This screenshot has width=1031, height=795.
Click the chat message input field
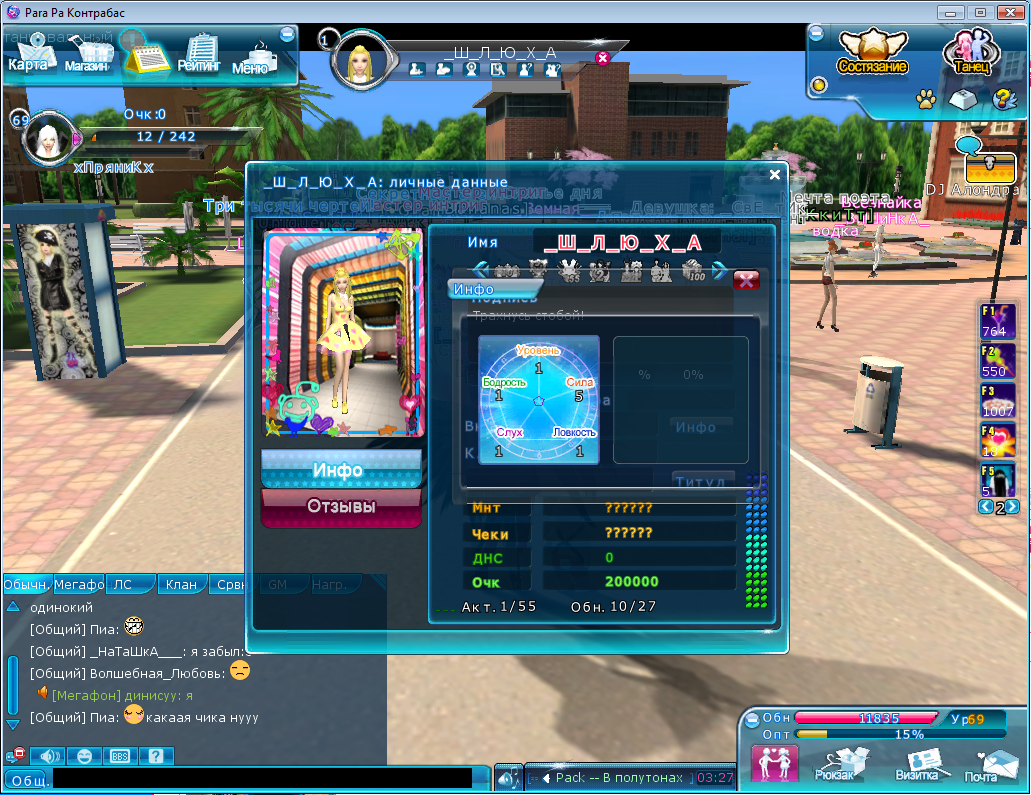pos(260,778)
